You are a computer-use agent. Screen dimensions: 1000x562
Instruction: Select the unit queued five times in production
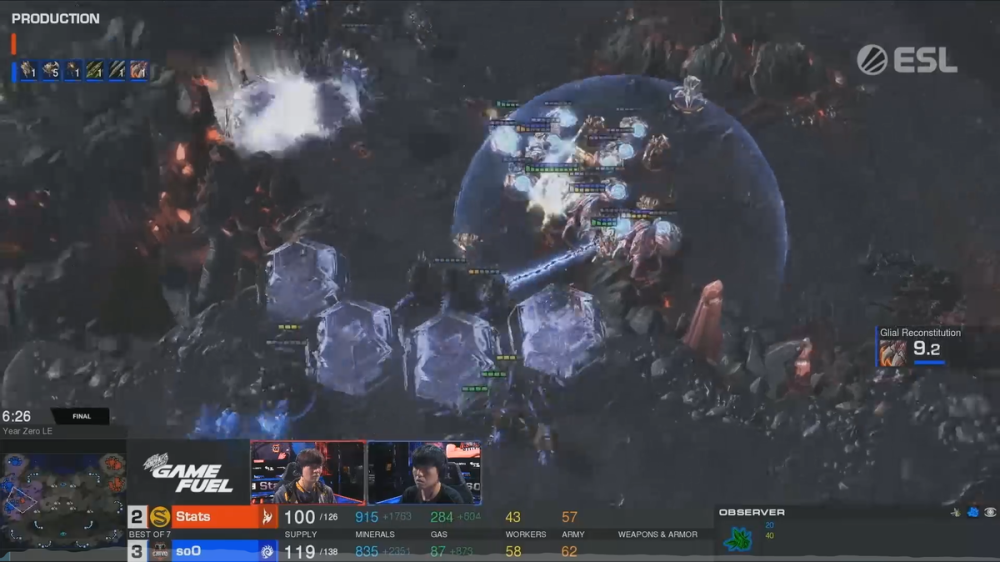point(49,70)
